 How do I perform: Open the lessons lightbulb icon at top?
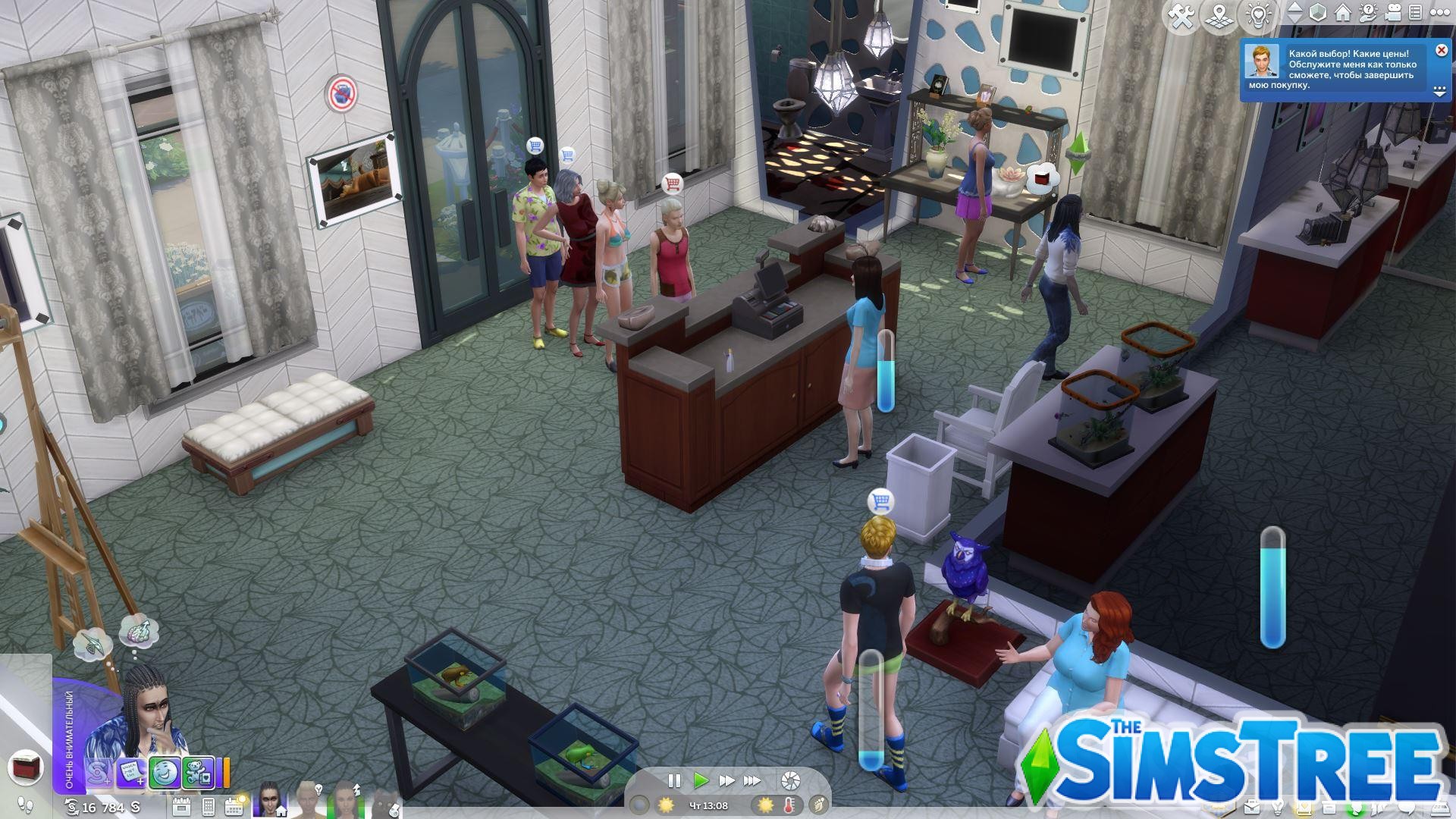(x=1258, y=13)
